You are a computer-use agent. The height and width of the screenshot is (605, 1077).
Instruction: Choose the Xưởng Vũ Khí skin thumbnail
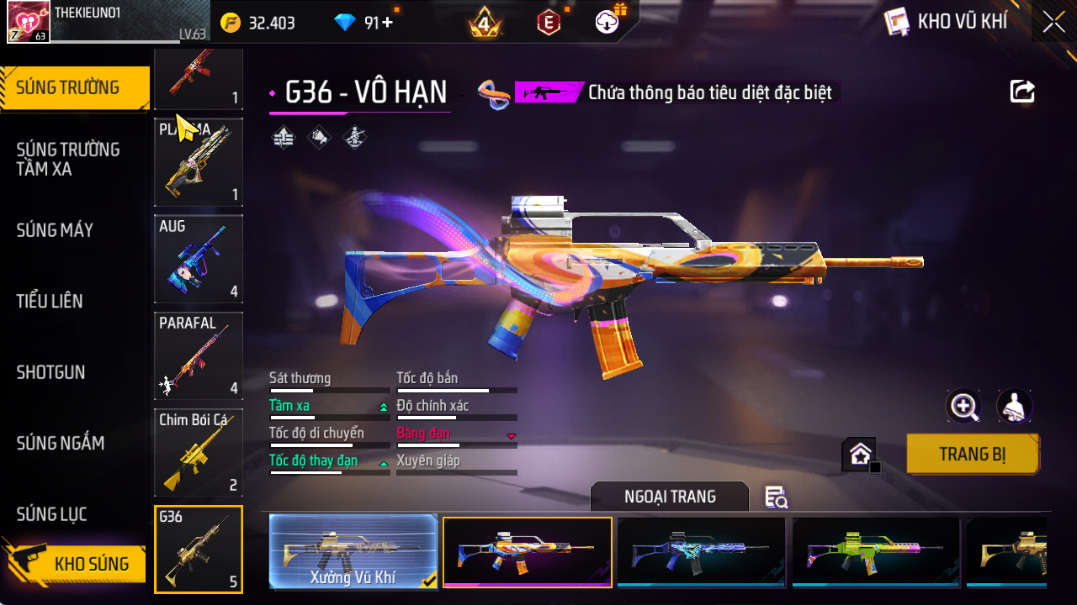tap(353, 551)
